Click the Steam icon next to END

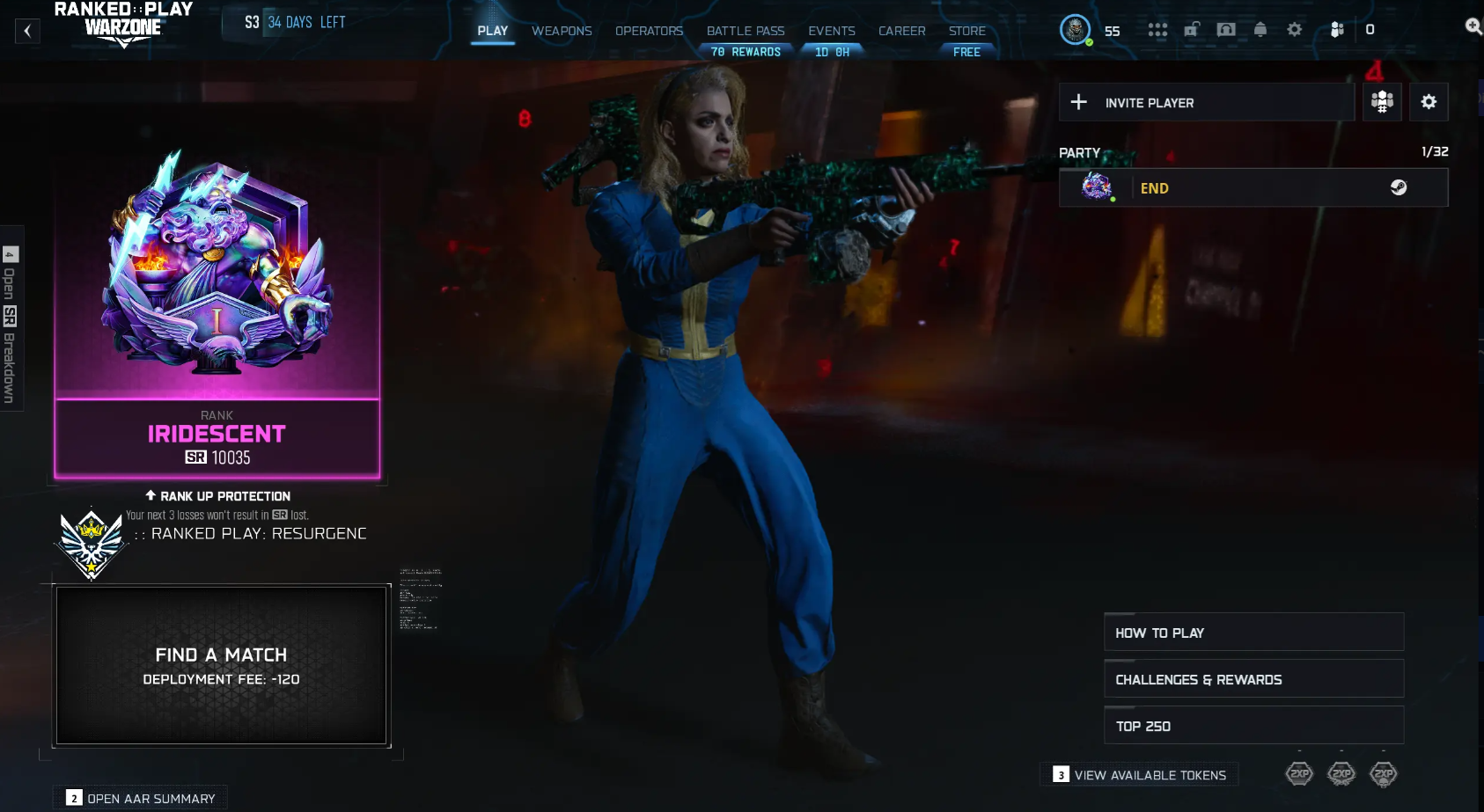[x=1400, y=187]
